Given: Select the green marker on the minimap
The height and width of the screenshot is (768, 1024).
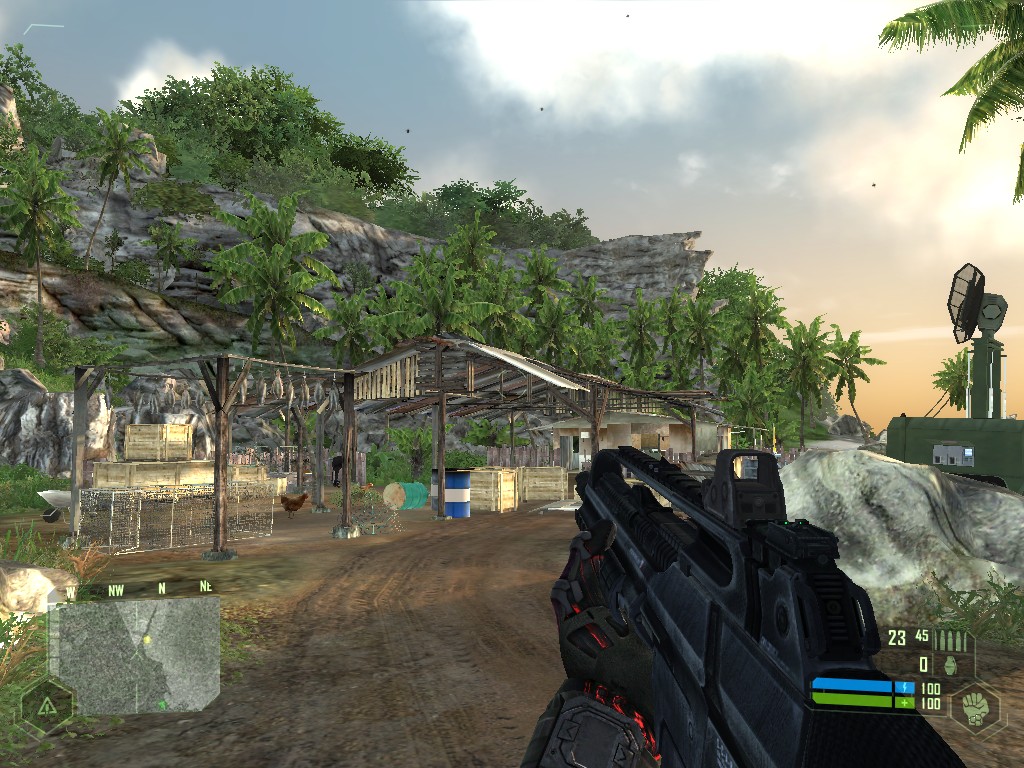Looking at the screenshot, I should coord(161,705).
